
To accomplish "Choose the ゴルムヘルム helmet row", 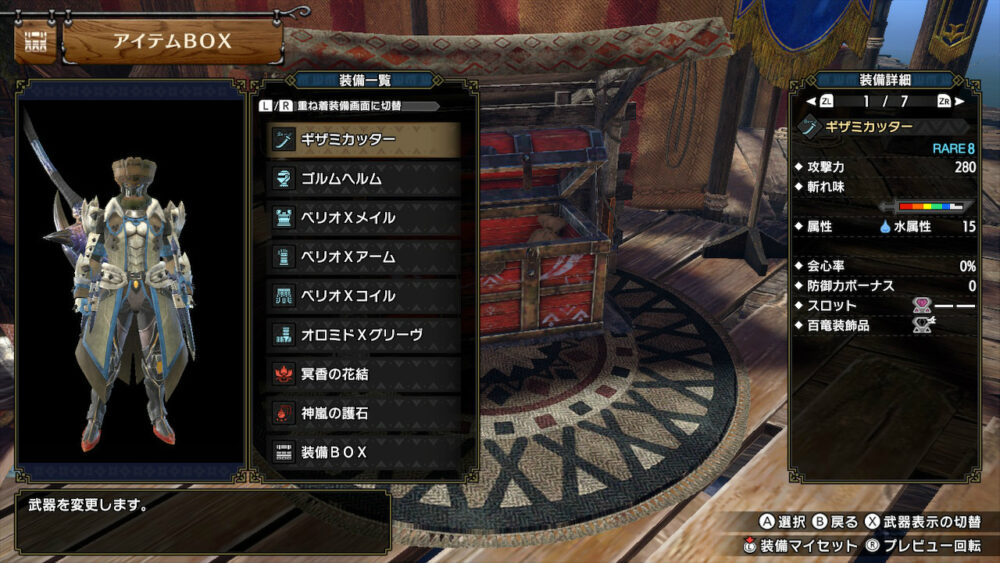I will click(363, 178).
